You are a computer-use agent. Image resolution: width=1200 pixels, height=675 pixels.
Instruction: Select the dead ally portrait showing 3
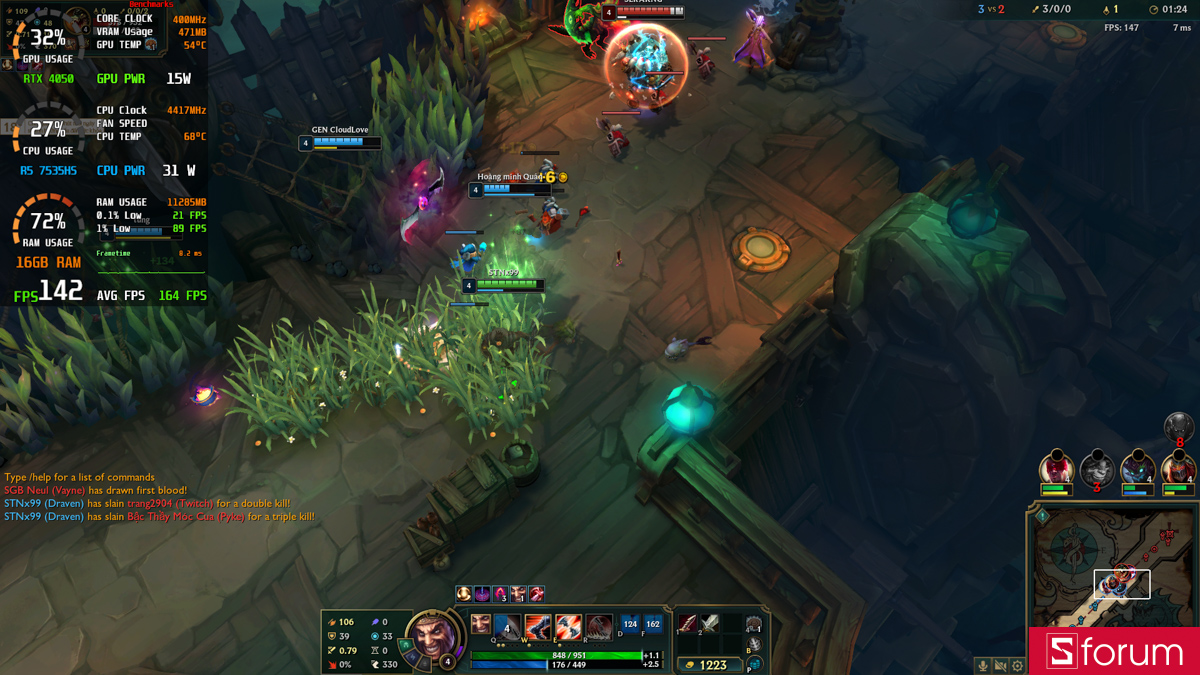coord(1097,469)
